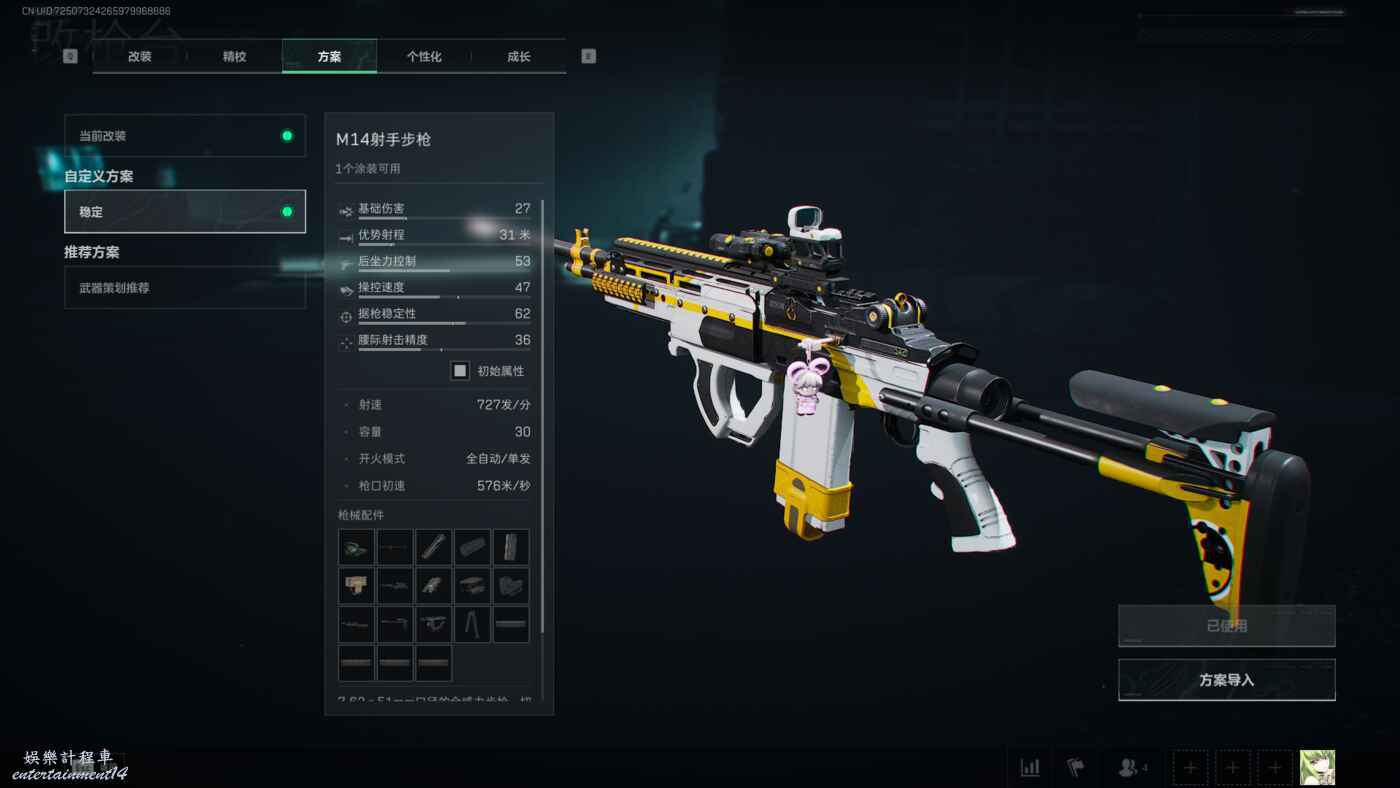
Task: Select the vertical magazine attachment slot
Action: [x=511, y=548]
